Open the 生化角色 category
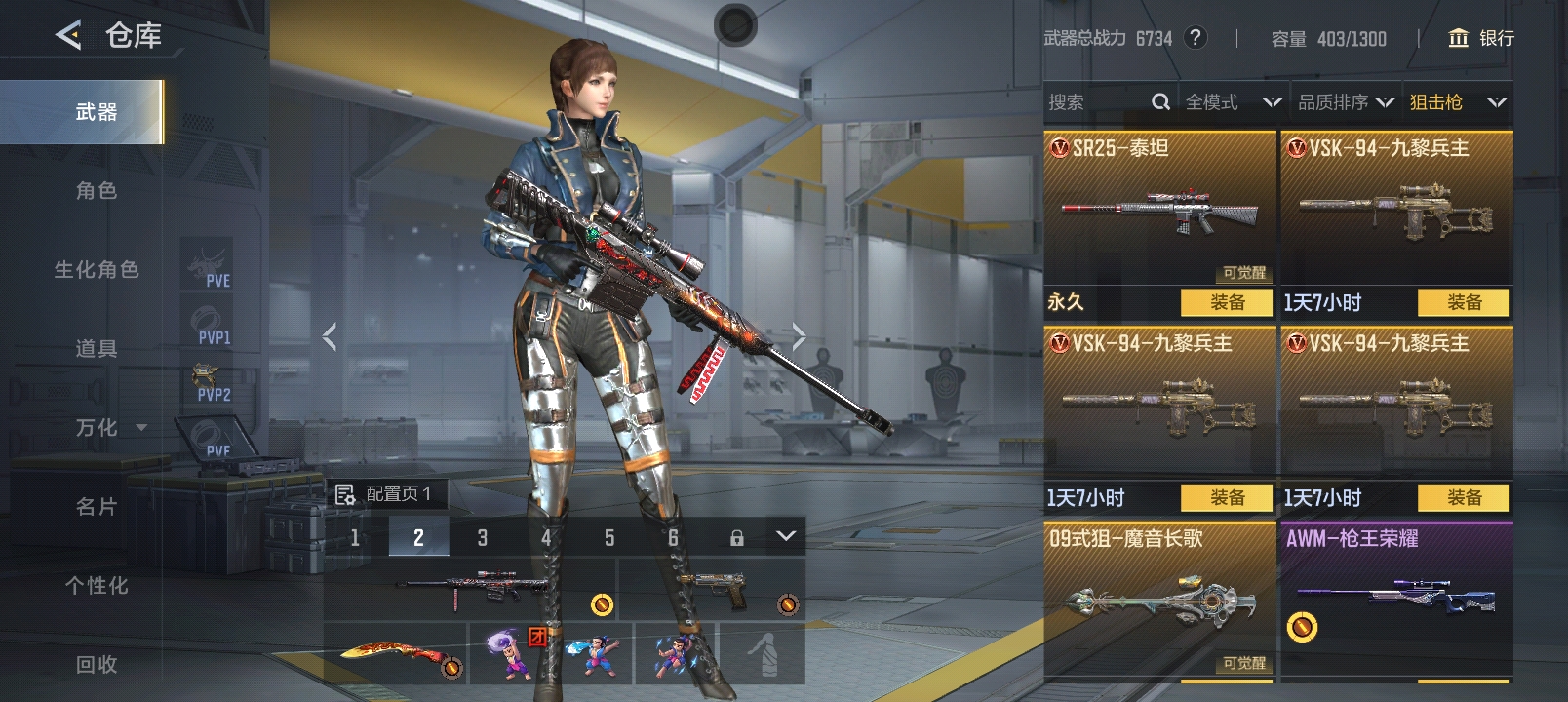Image resolution: width=1568 pixels, height=702 pixels. (x=97, y=270)
